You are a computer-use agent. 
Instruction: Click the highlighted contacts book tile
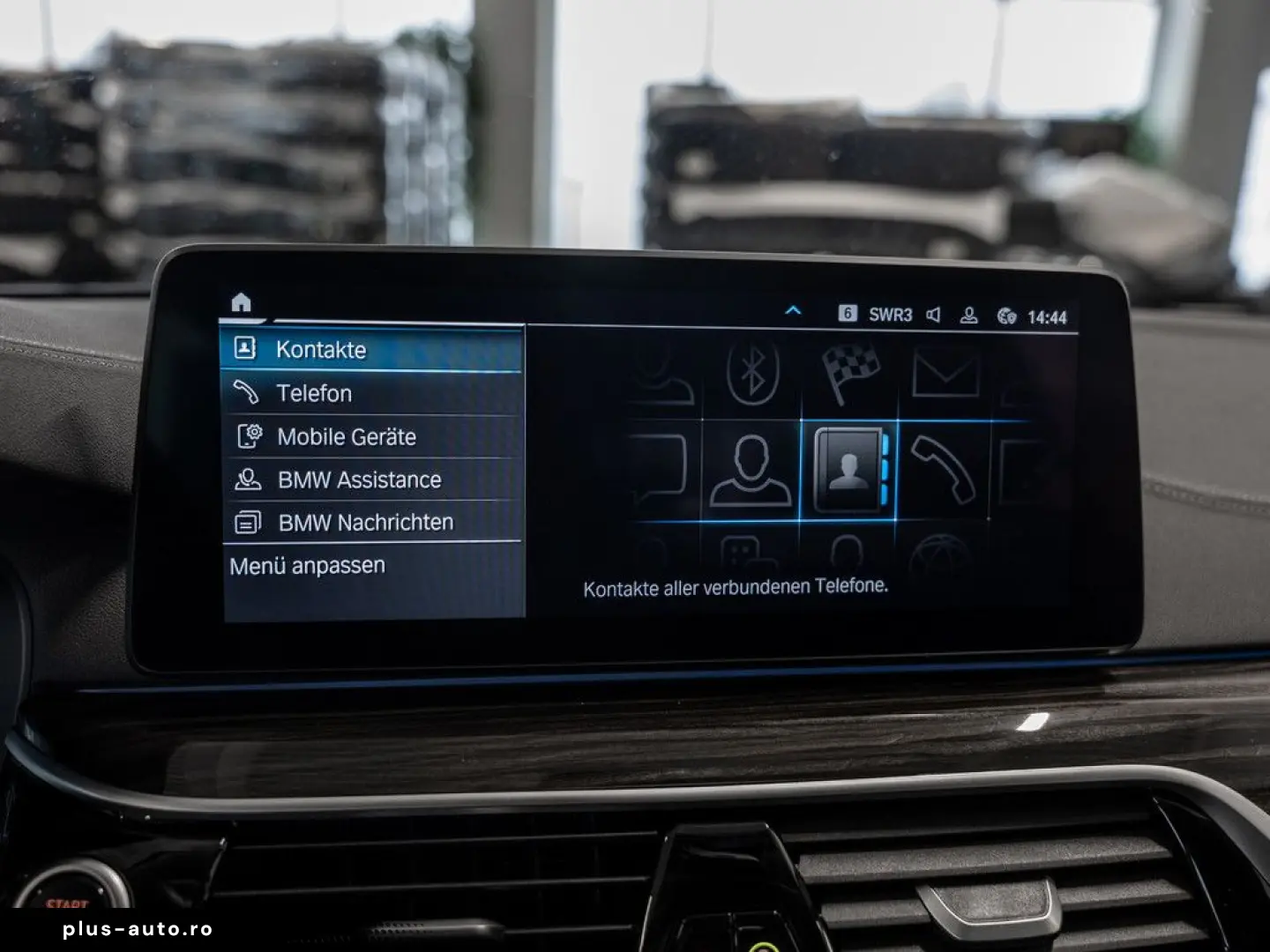coord(848,470)
